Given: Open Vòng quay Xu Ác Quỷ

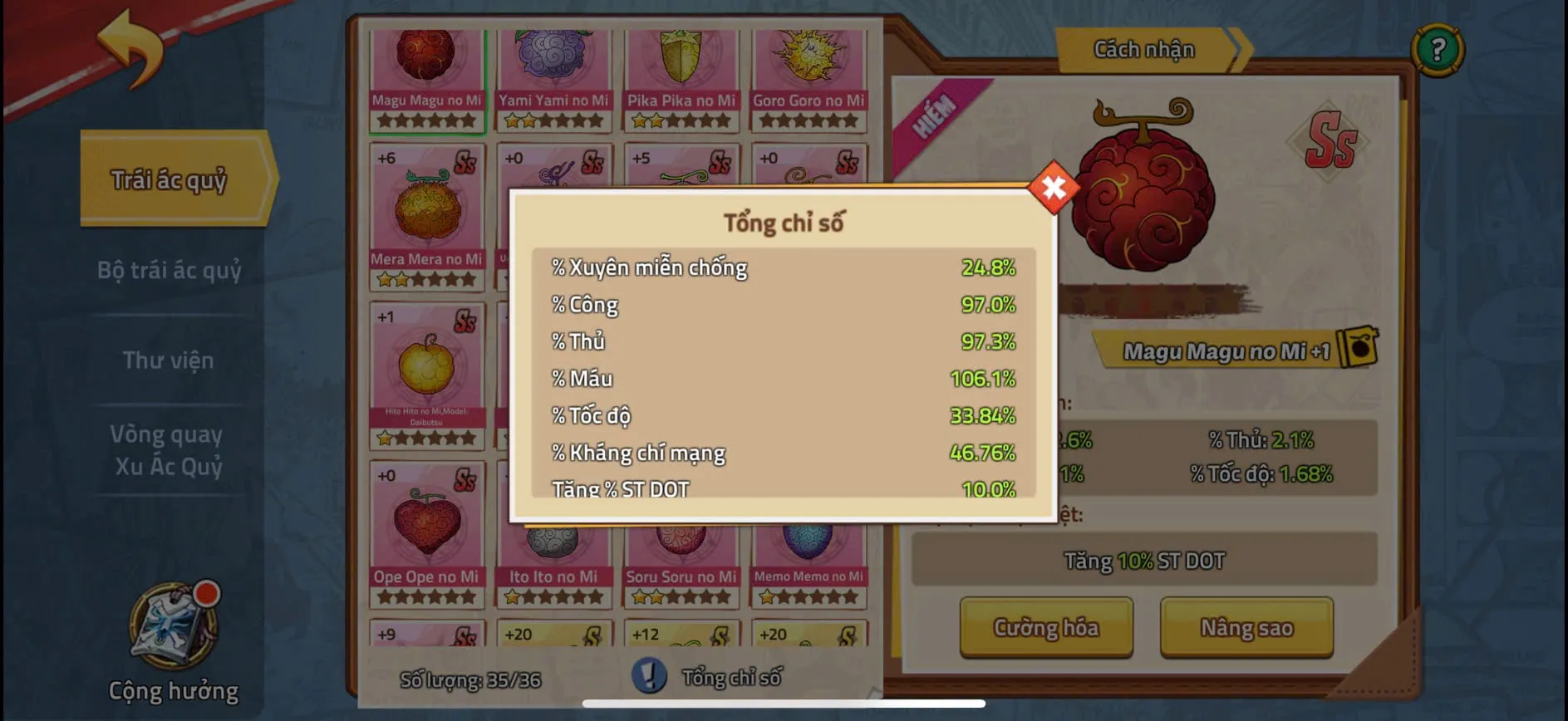Looking at the screenshot, I should pyautogui.click(x=168, y=449).
